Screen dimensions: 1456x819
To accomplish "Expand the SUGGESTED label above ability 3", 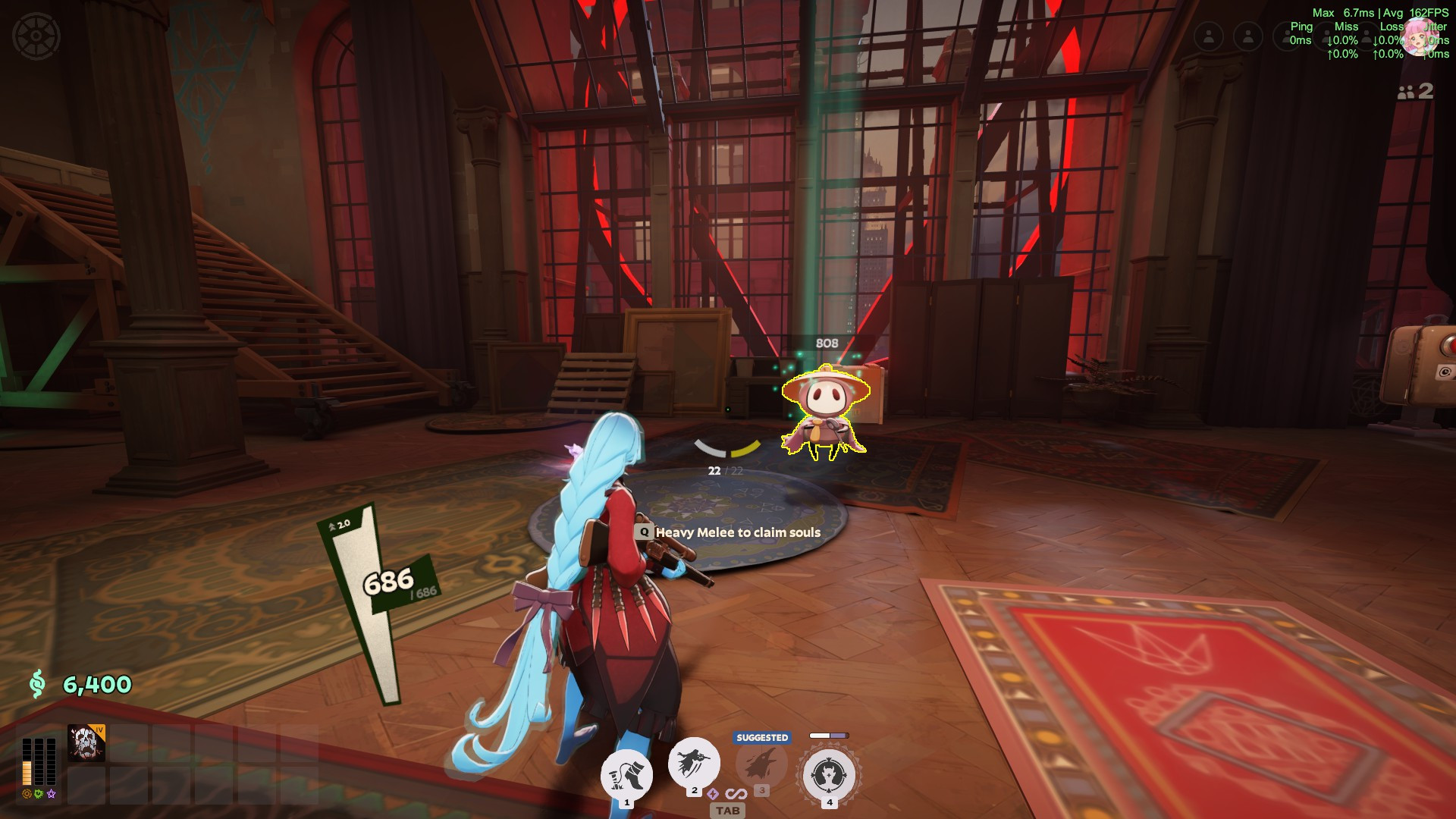I will [x=761, y=736].
